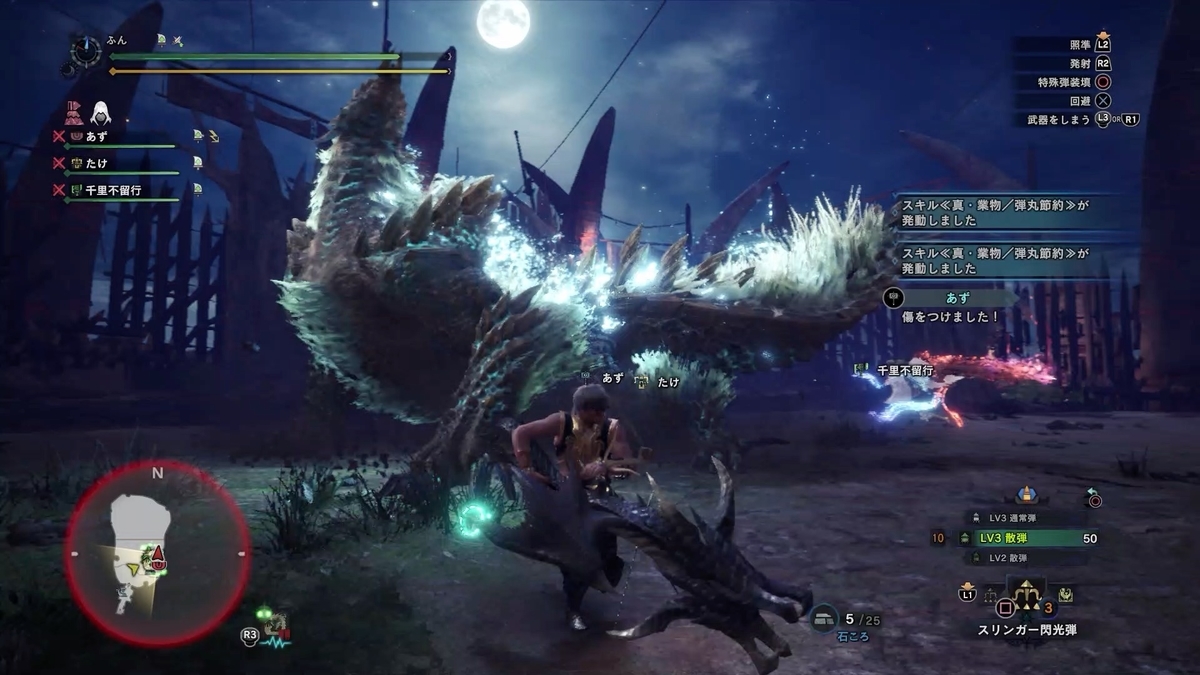Click the monster tracking icon beside the minimap
This screenshot has width=1200, height=675.
(x=276, y=627)
